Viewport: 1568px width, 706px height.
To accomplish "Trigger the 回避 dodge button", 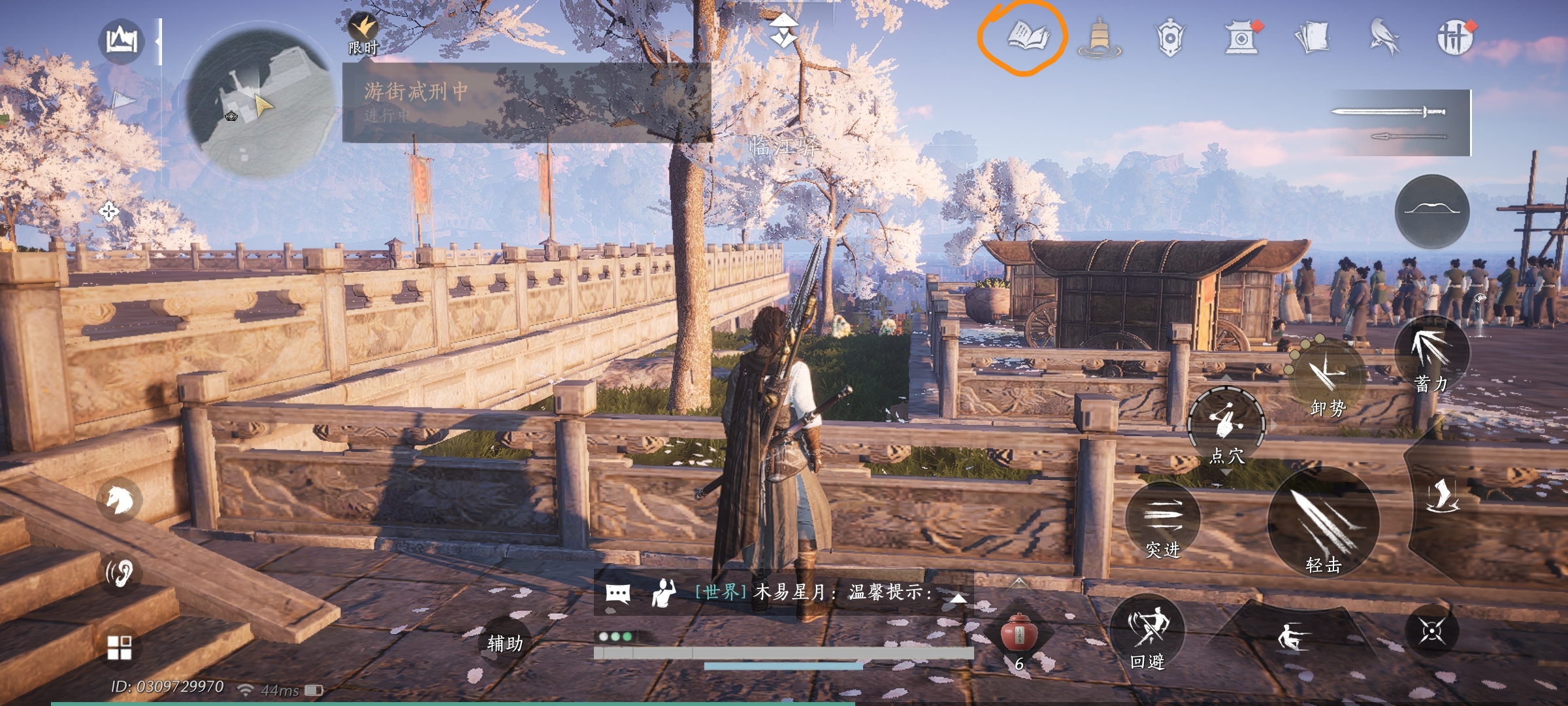I will tap(1148, 633).
